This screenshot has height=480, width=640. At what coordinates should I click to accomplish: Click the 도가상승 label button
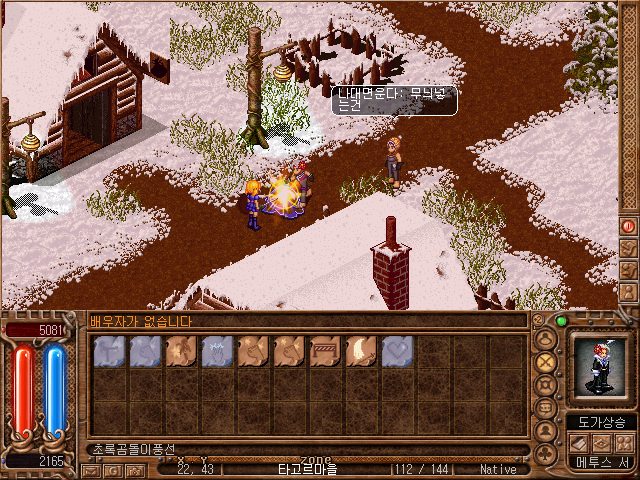click(602, 422)
